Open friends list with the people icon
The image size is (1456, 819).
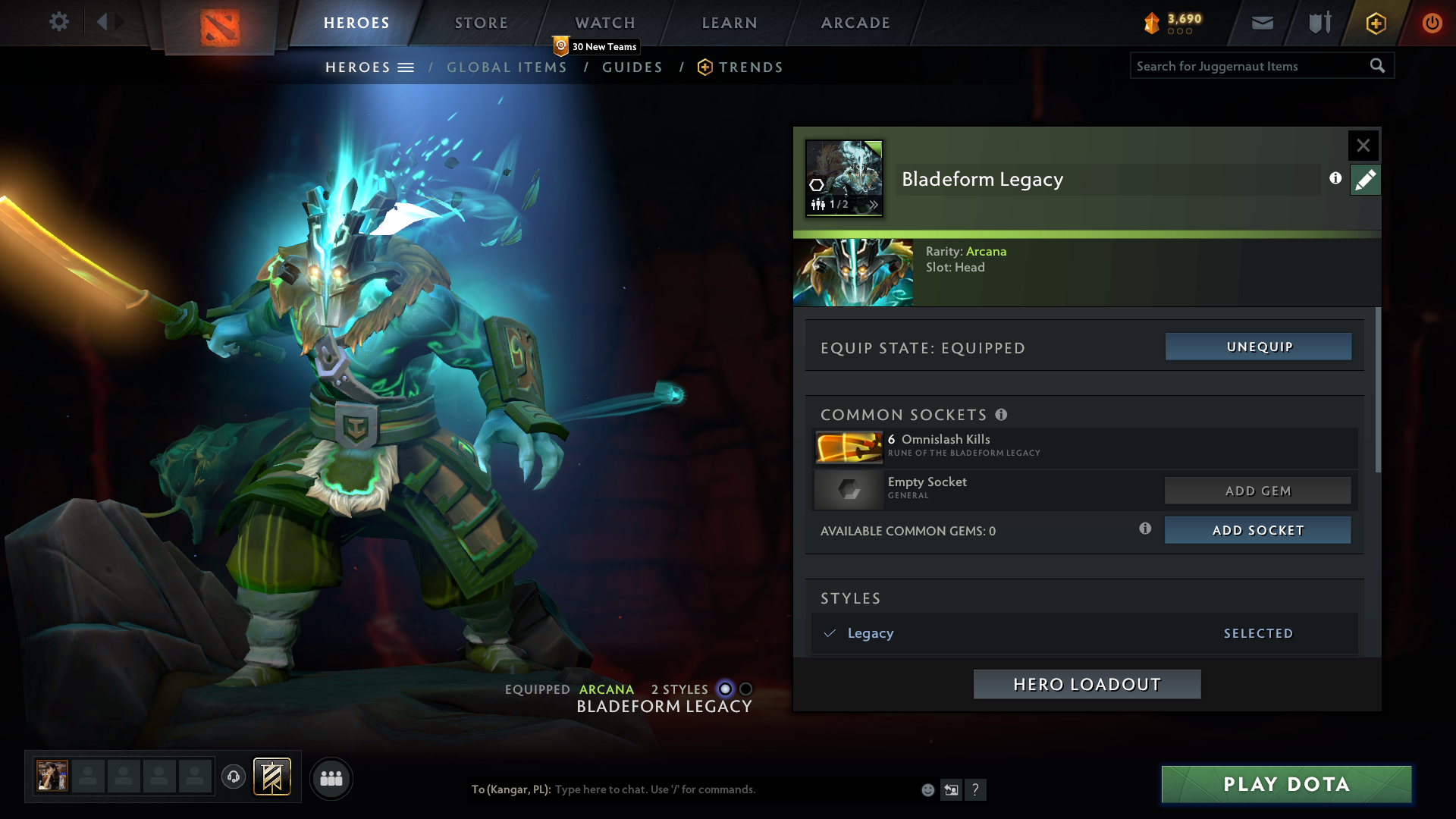click(331, 778)
